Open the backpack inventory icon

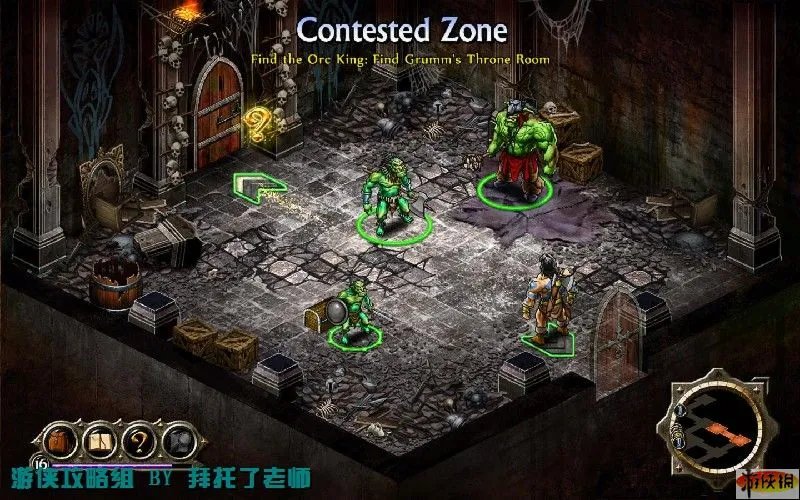tap(58, 440)
